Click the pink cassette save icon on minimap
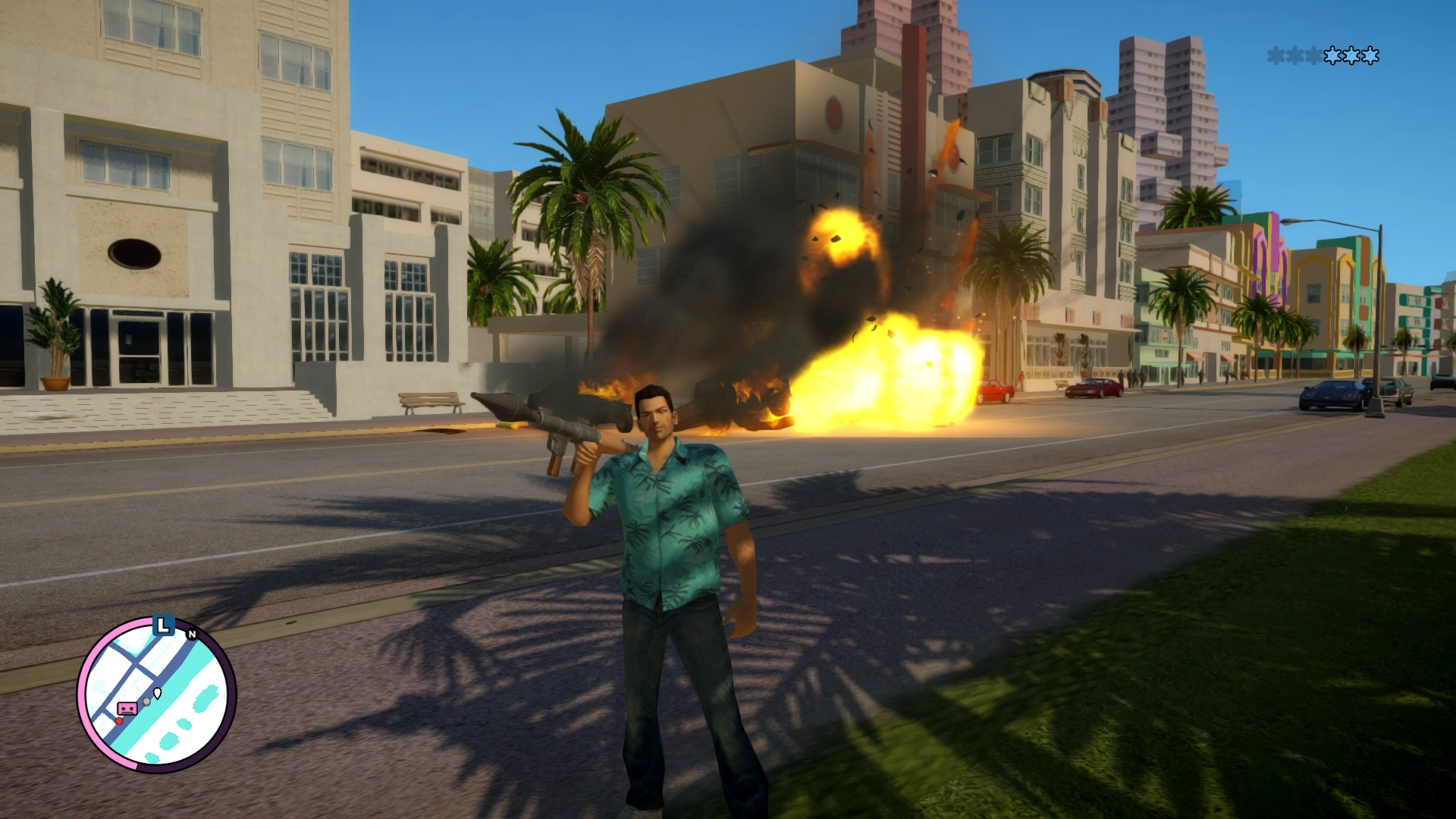Screen dimensions: 1456x819 [127, 708]
